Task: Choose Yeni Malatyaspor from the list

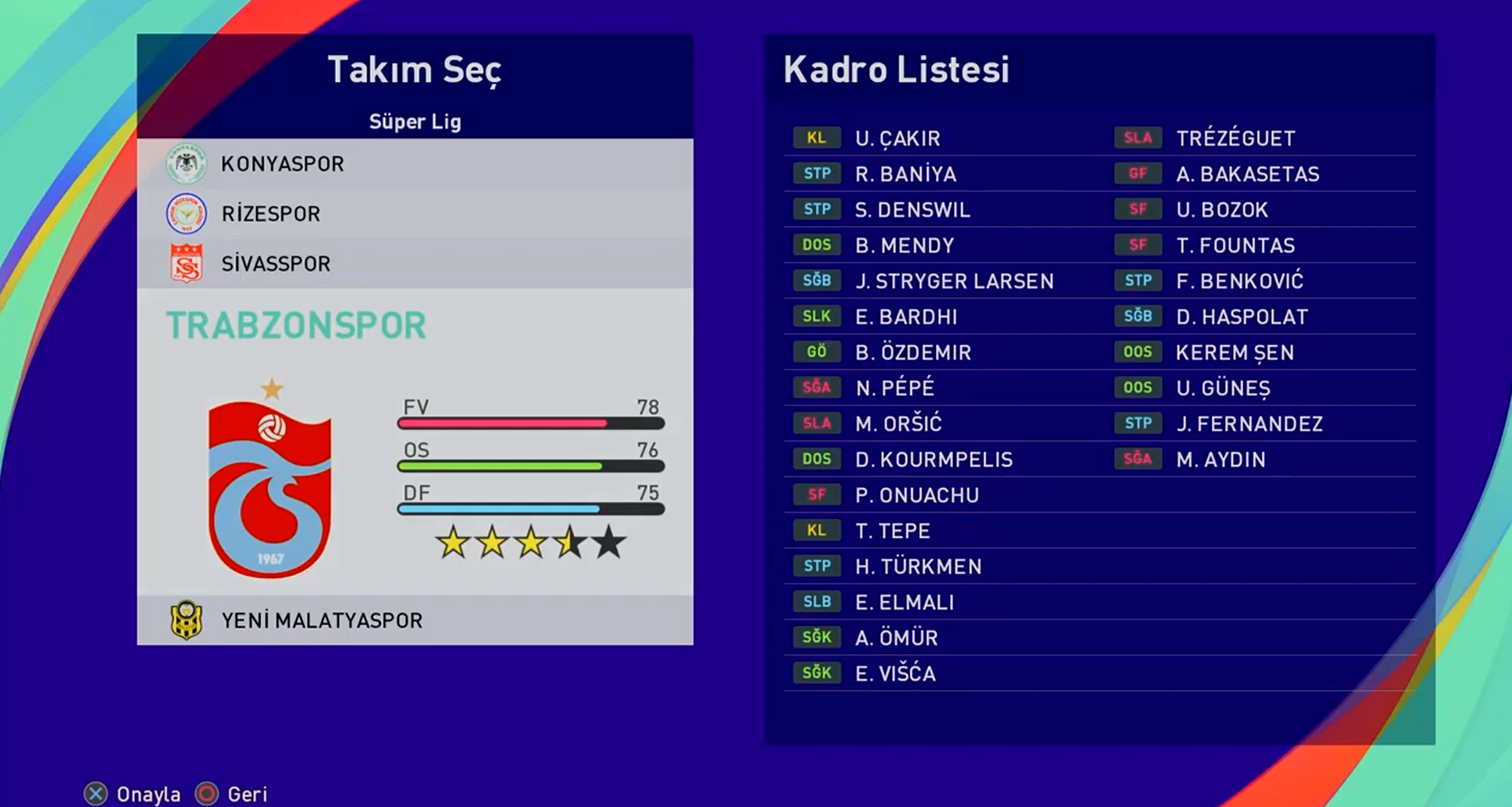Action: pos(414,620)
